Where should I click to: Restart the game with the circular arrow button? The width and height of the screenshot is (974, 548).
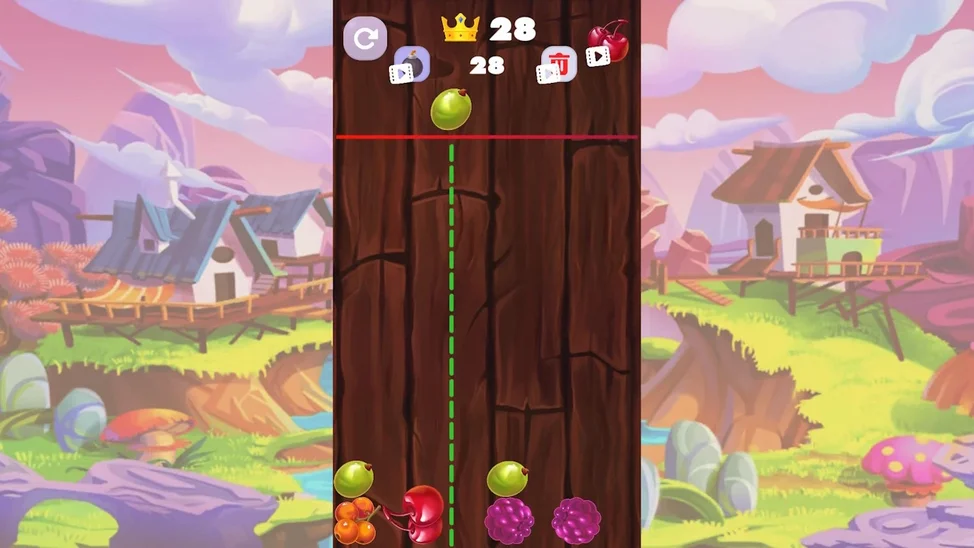tap(365, 39)
